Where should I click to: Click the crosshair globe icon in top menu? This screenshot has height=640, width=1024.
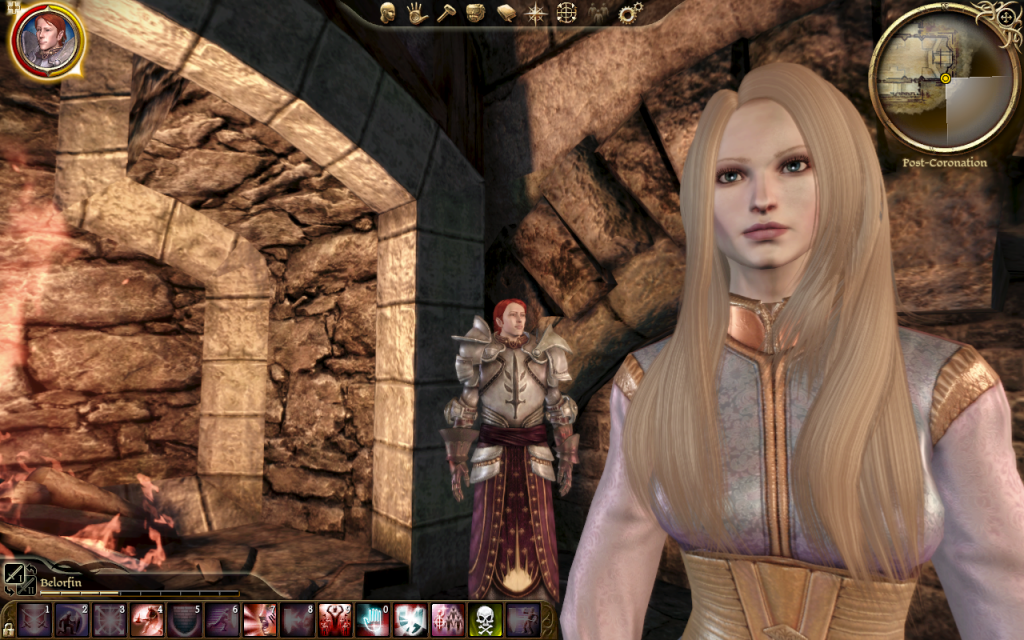coord(567,13)
